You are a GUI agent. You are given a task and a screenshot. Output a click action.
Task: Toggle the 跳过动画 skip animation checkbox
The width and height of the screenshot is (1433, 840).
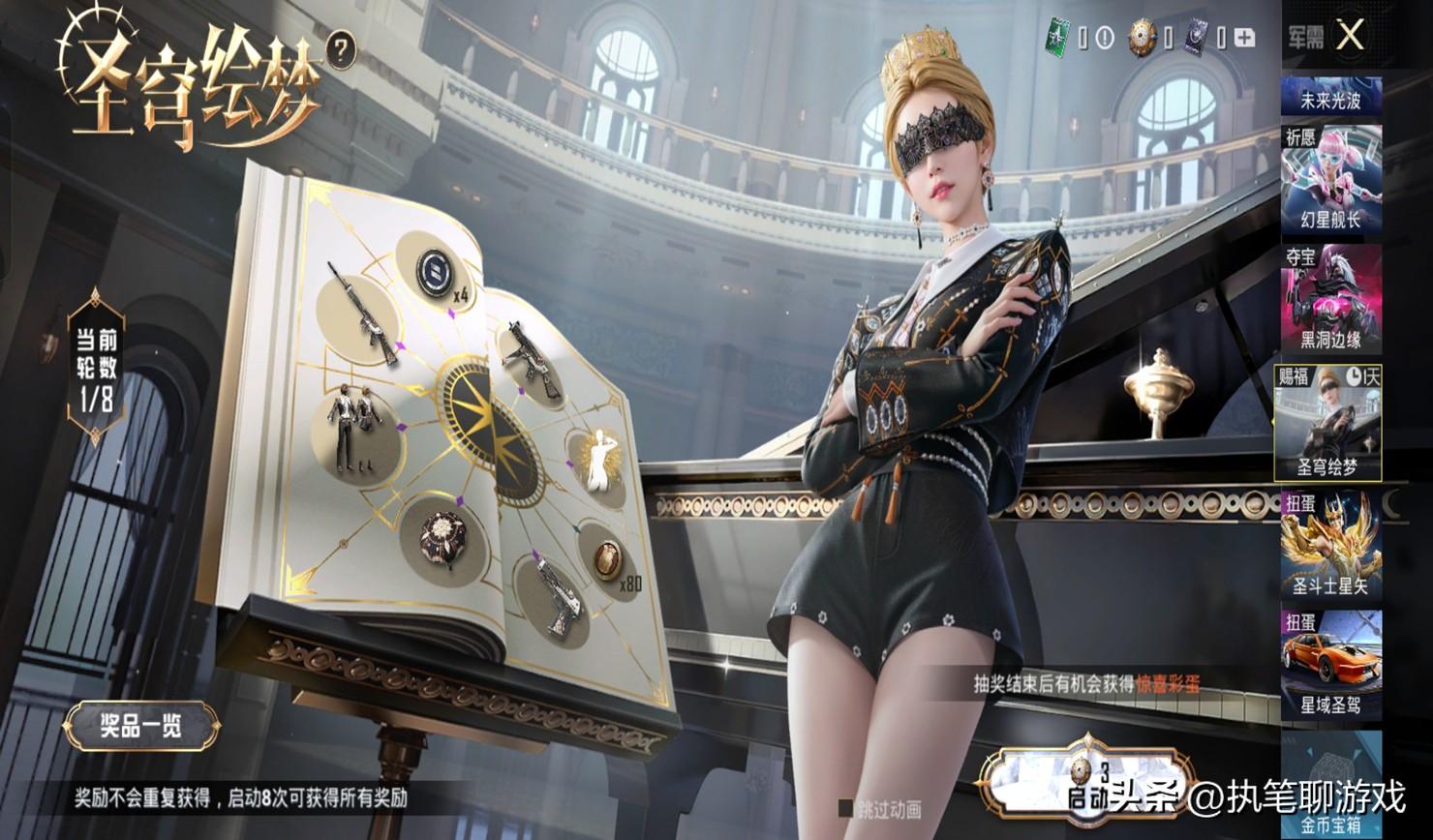(845, 808)
